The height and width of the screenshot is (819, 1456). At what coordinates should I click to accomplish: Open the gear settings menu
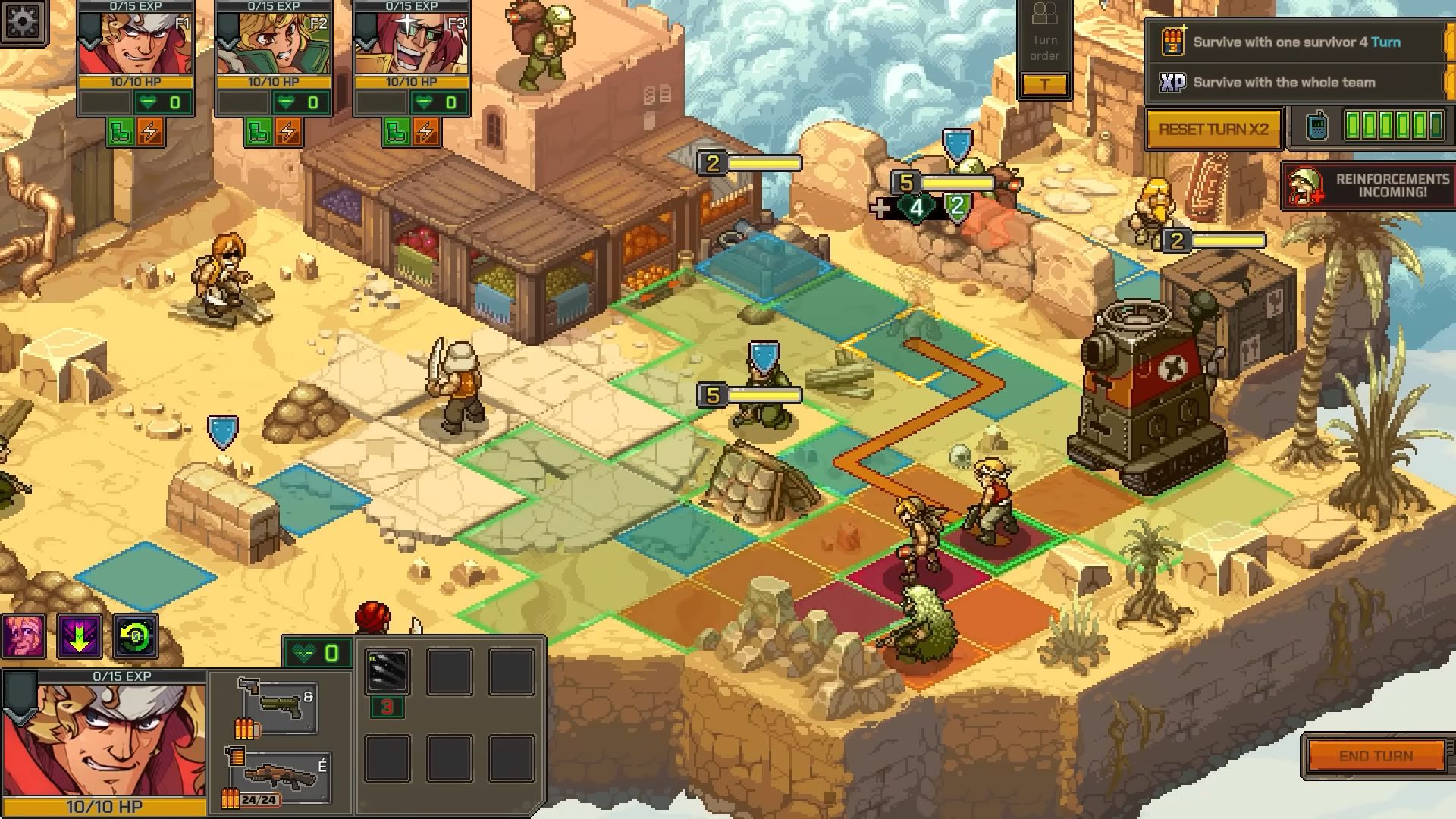pyautogui.click(x=23, y=22)
